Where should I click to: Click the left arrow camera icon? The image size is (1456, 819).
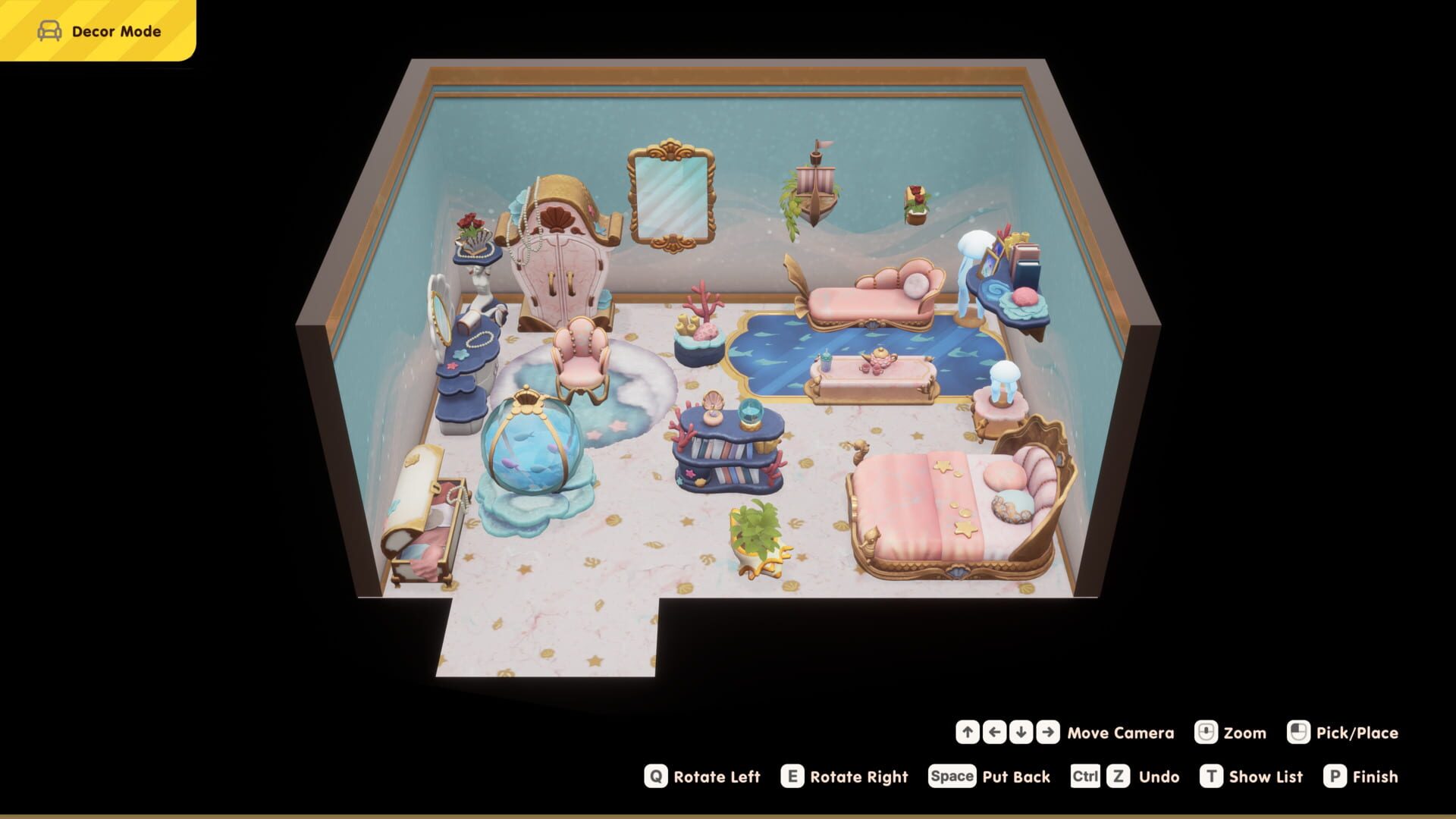995,733
